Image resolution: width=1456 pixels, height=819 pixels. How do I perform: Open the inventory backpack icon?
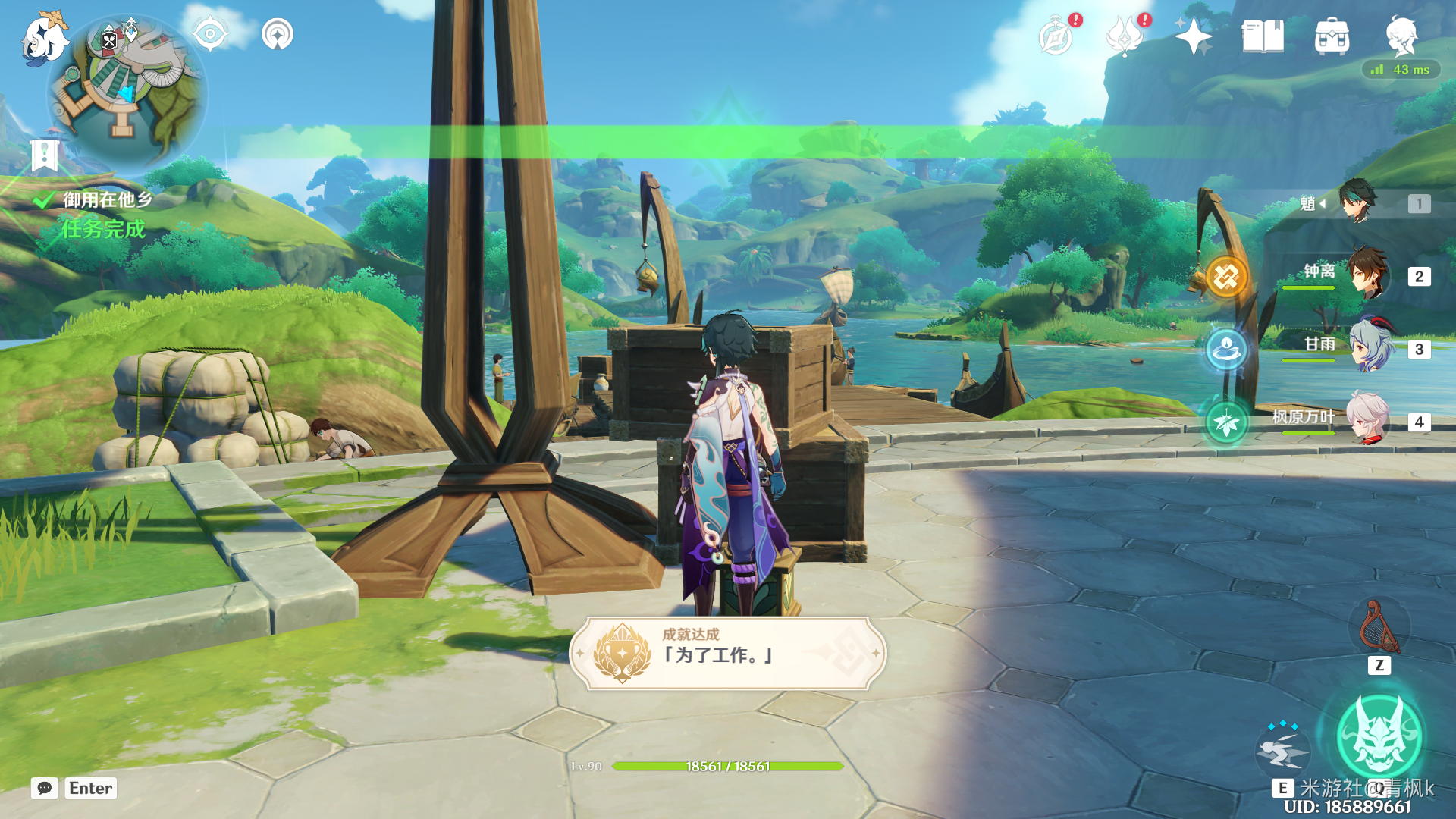point(1332,36)
